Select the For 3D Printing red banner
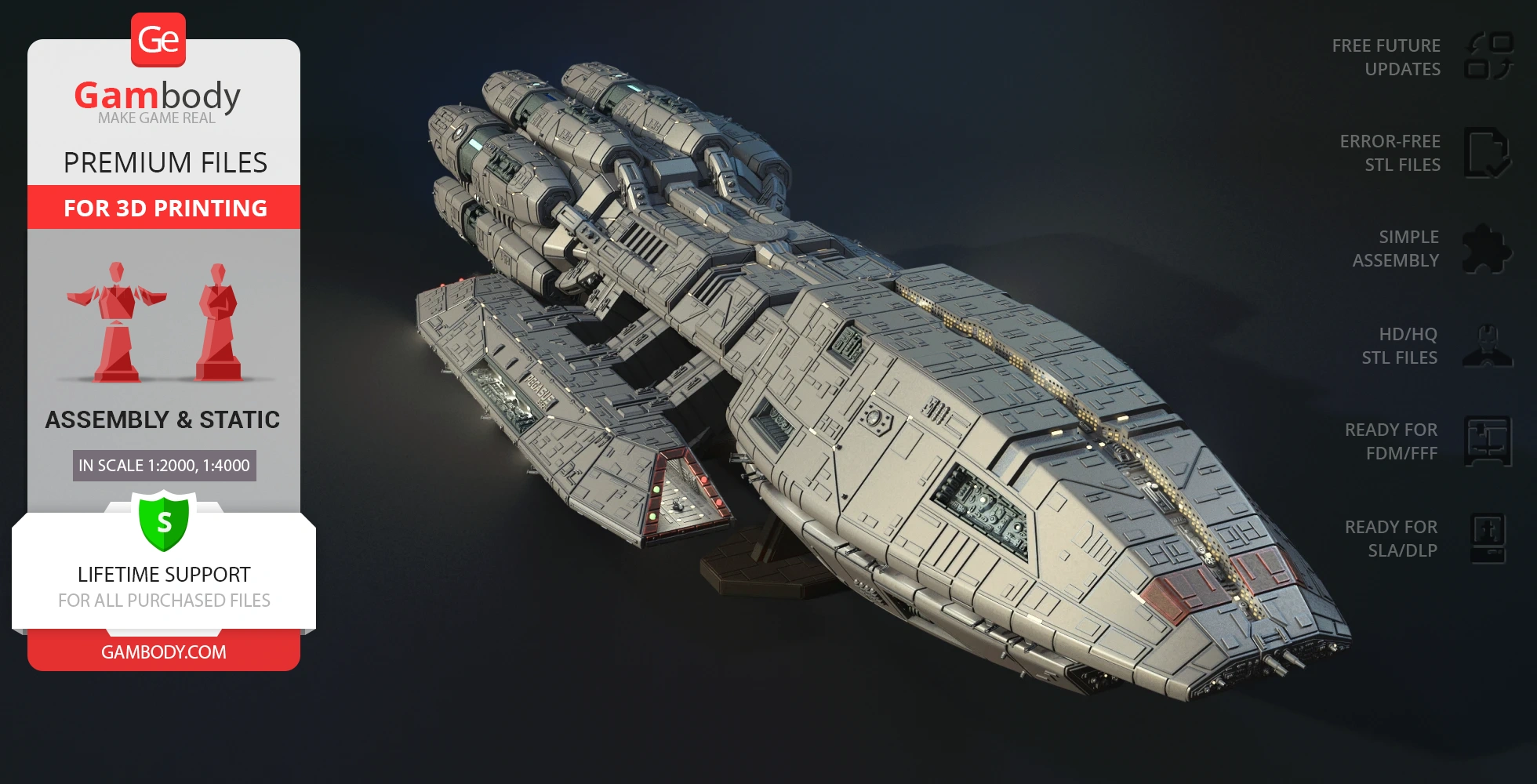1537x784 pixels. click(x=164, y=208)
